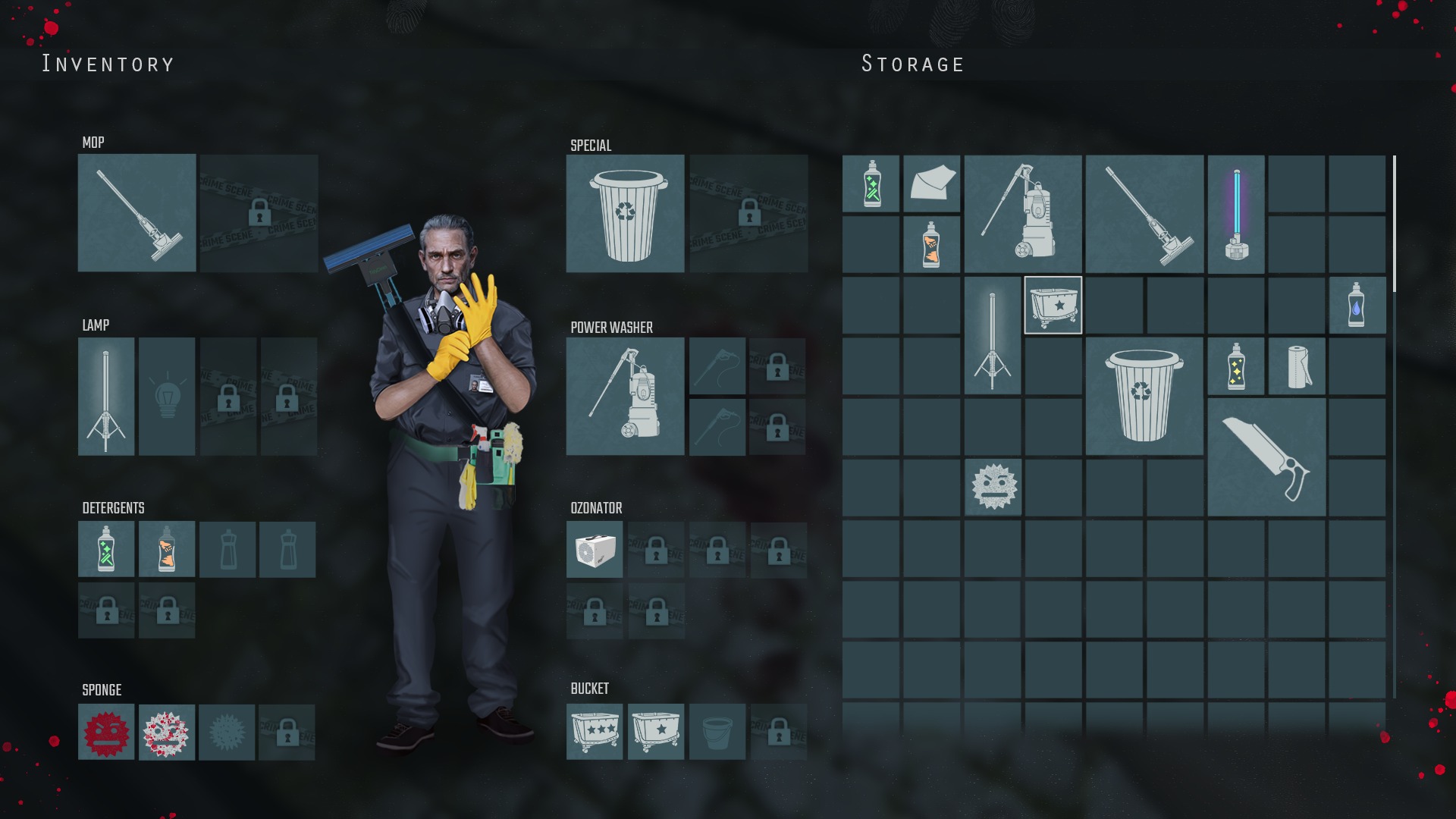
Task: Select the orange detergent under Detergents
Action: coord(167,549)
